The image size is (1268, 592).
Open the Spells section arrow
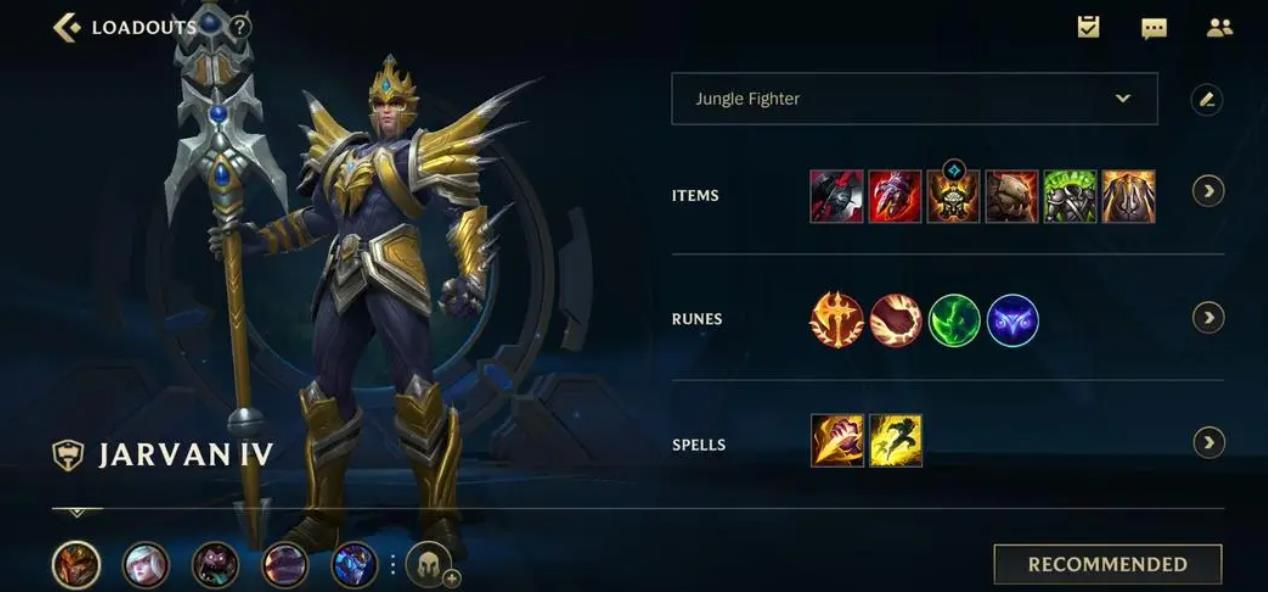[1208, 442]
